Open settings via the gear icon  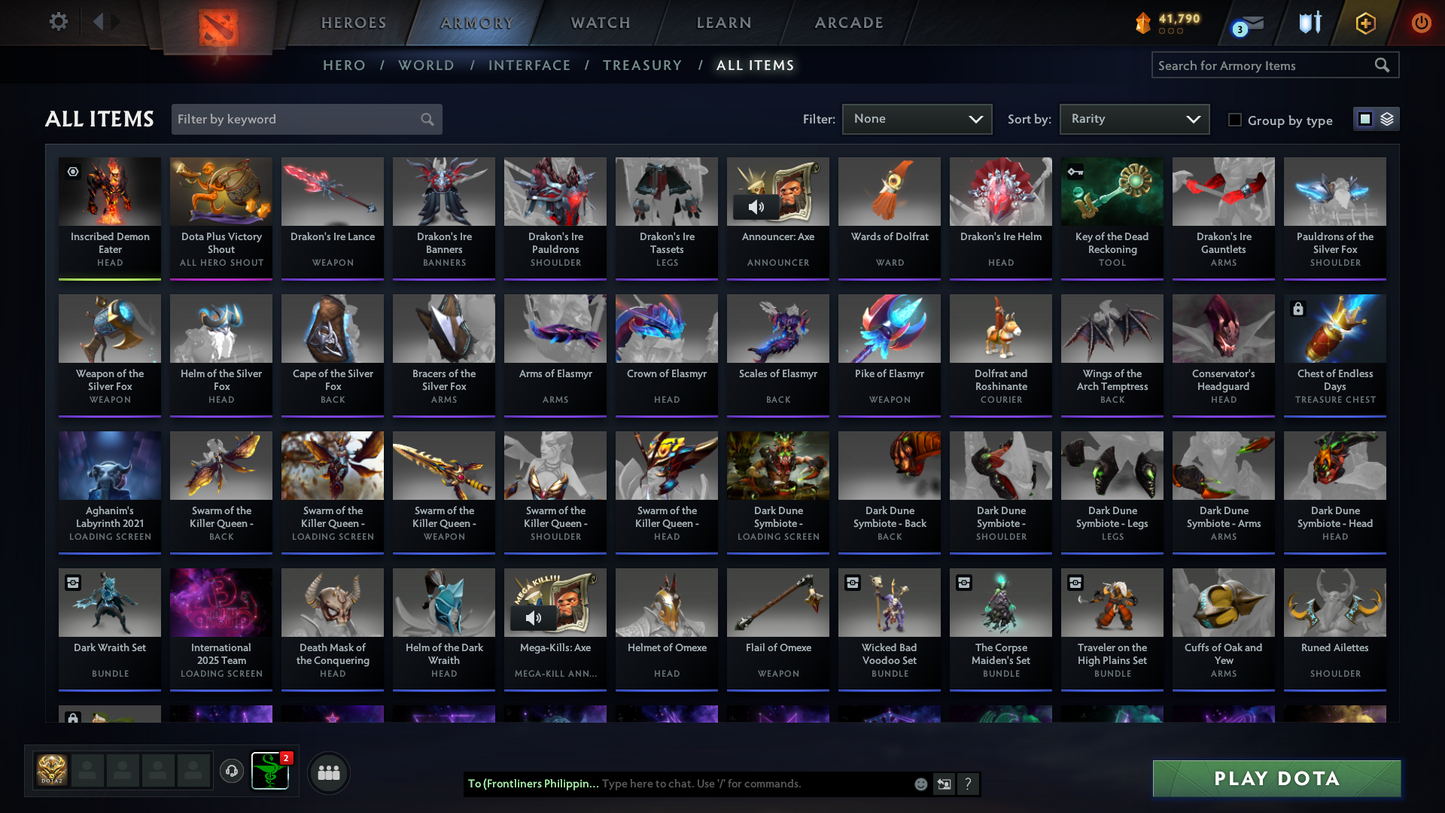tap(57, 21)
